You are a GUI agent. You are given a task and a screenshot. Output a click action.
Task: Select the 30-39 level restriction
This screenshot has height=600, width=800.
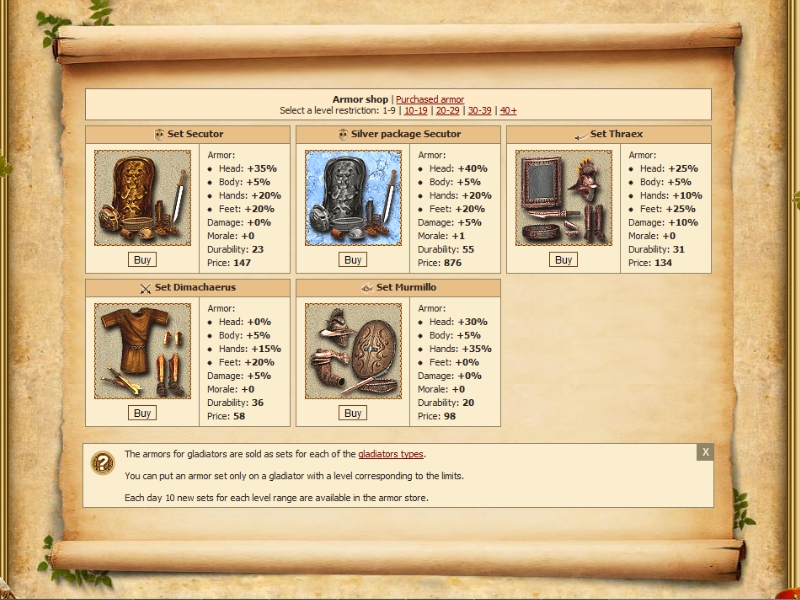(479, 111)
